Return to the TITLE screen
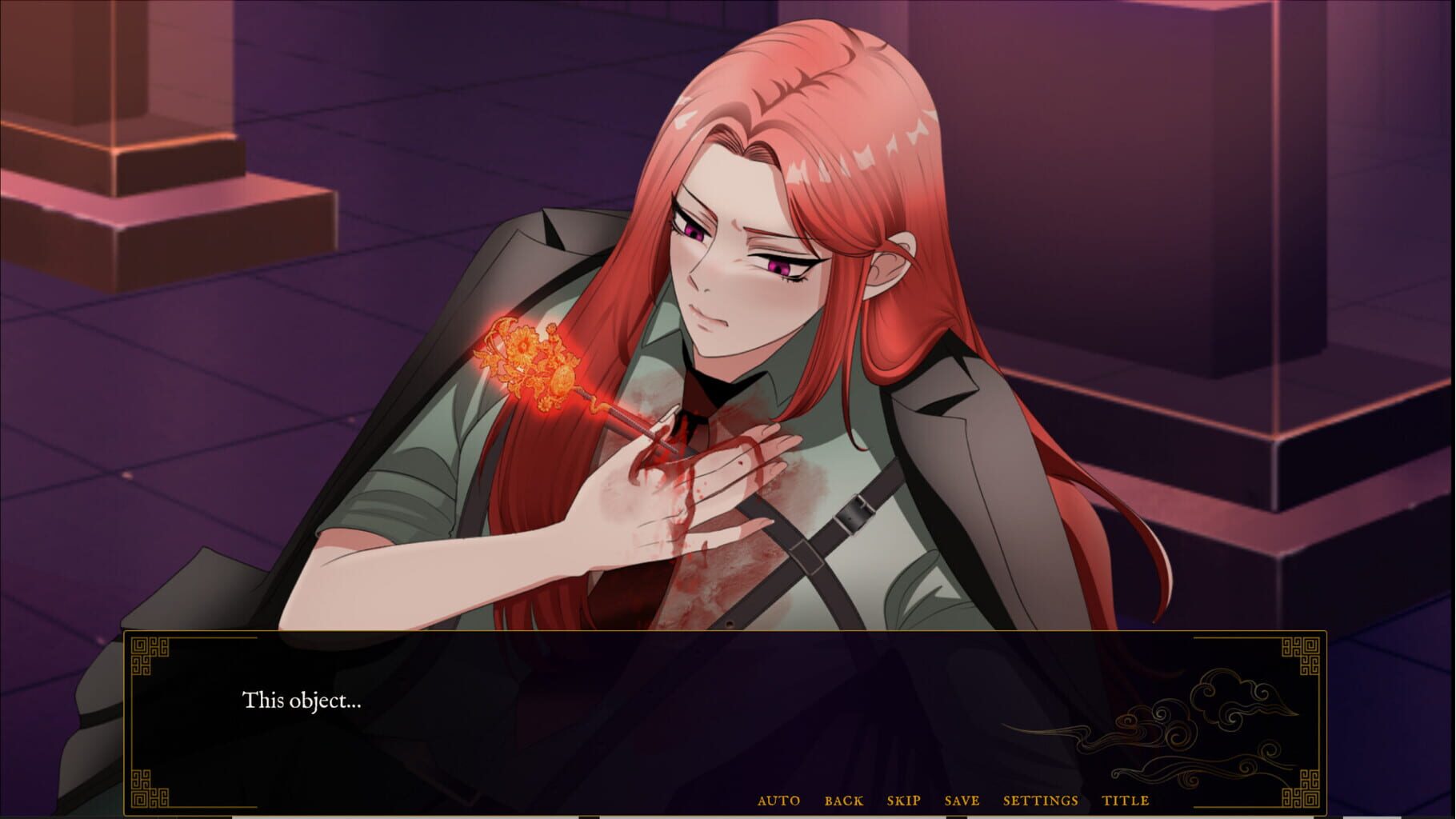This screenshot has height=819, width=1456. 1126,800
